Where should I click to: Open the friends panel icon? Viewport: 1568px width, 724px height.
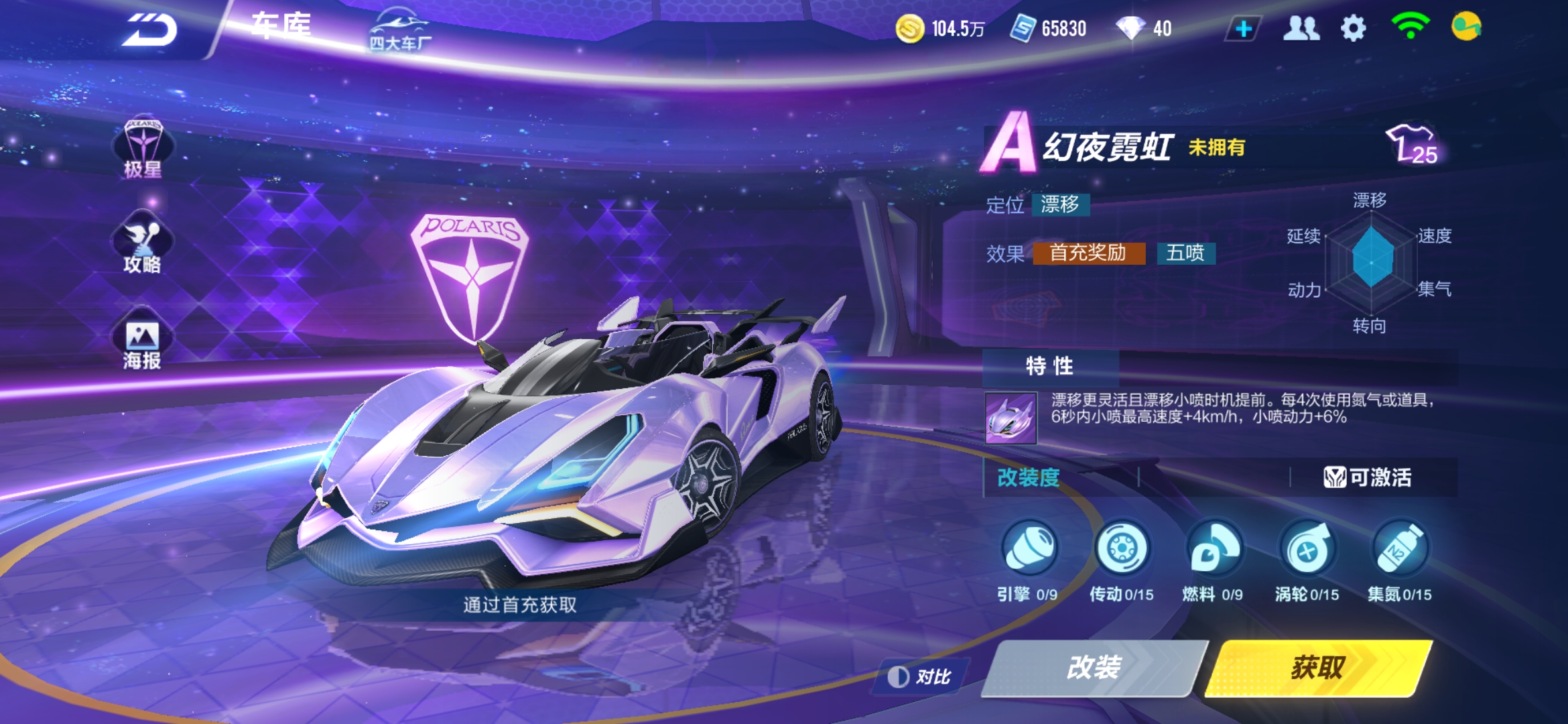1302,28
